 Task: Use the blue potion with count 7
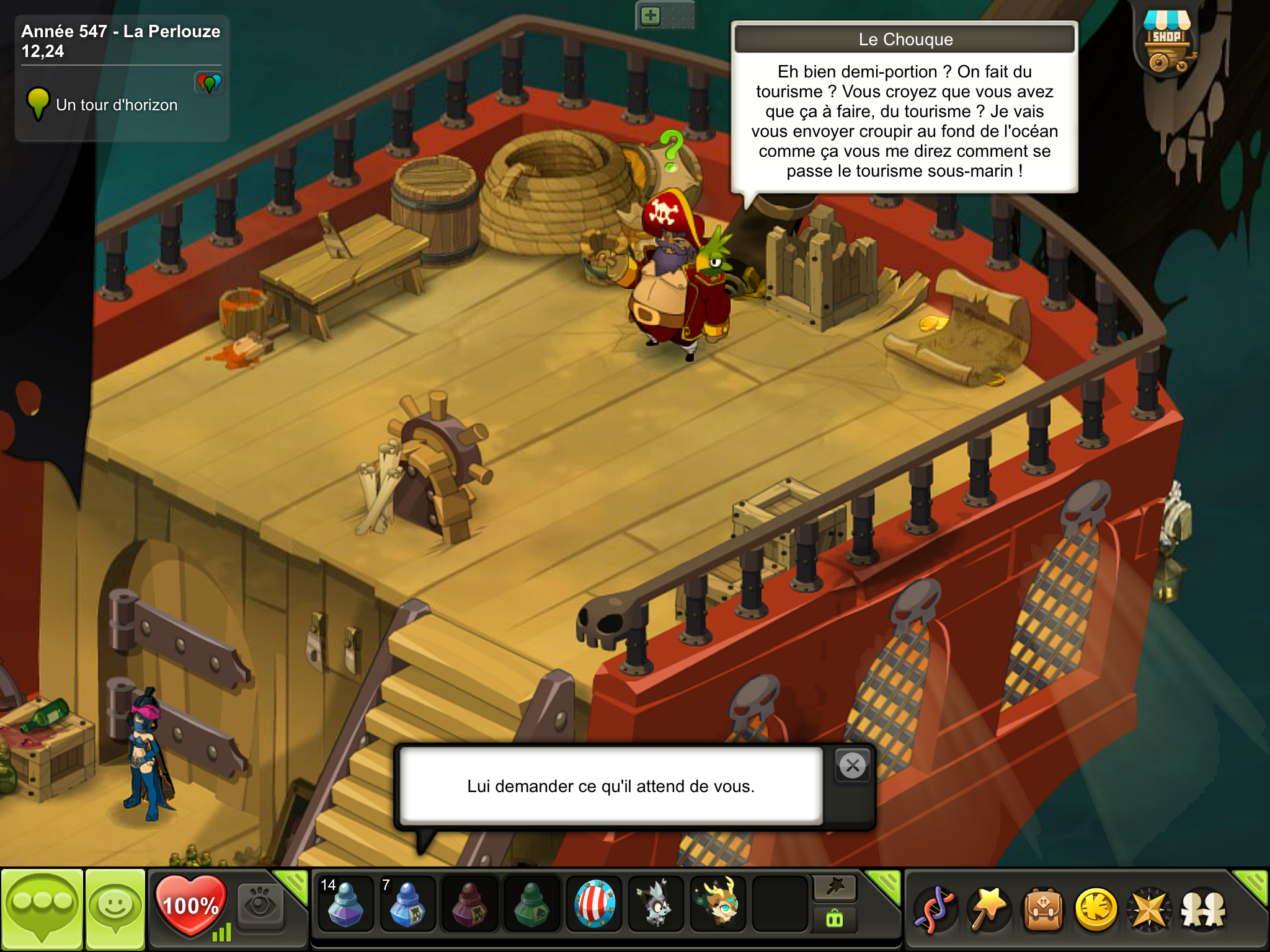(x=407, y=905)
